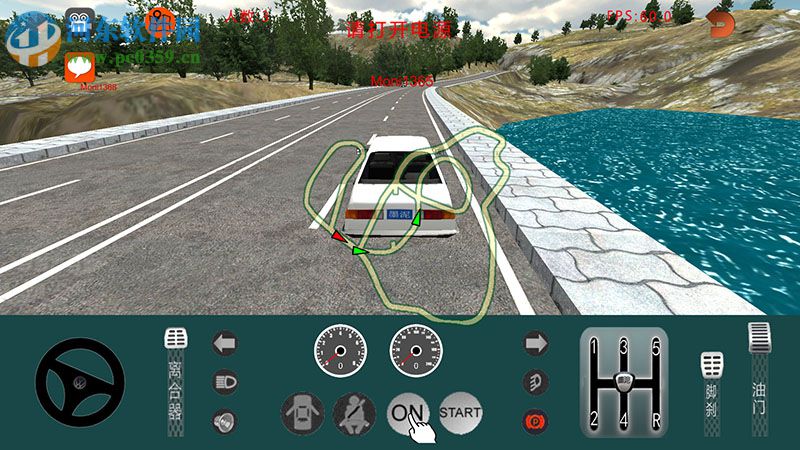The width and height of the screenshot is (800, 450).
Task: Click the gear shifter panel
Action: [x=624, y=381]
